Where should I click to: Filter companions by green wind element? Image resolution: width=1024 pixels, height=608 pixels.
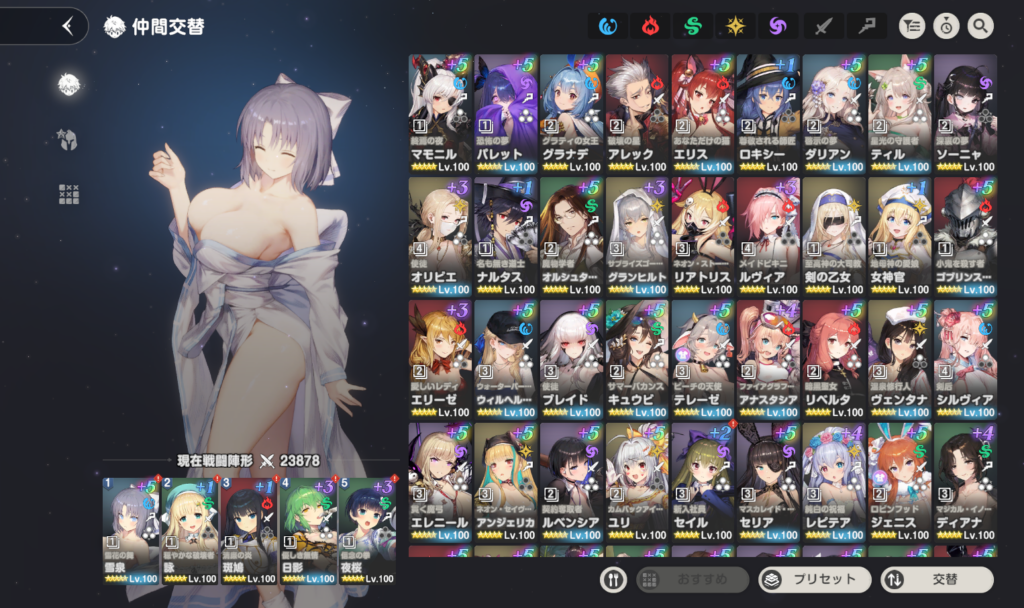click(x=692, y=26)
